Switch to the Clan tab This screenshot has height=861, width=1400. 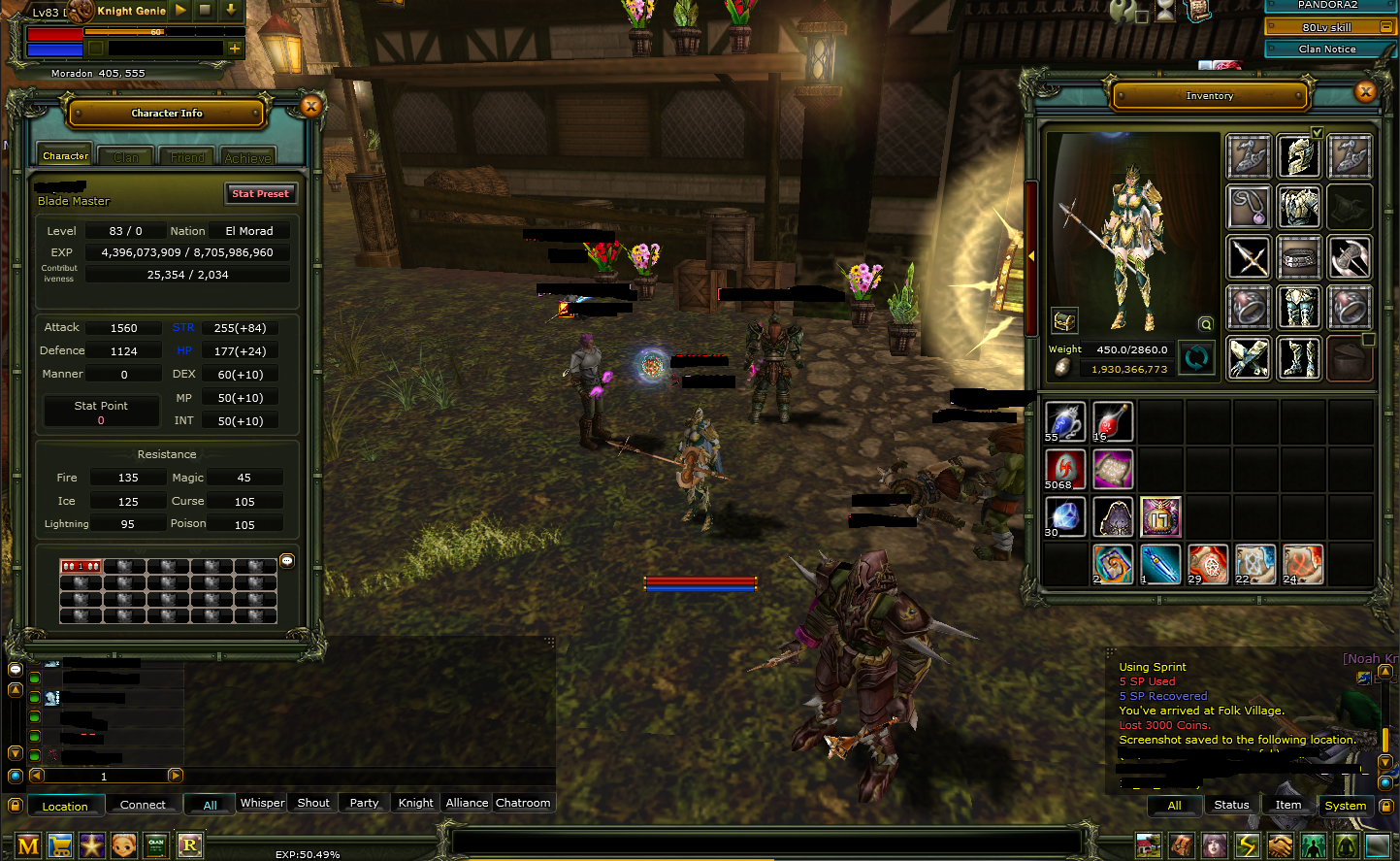126,157
